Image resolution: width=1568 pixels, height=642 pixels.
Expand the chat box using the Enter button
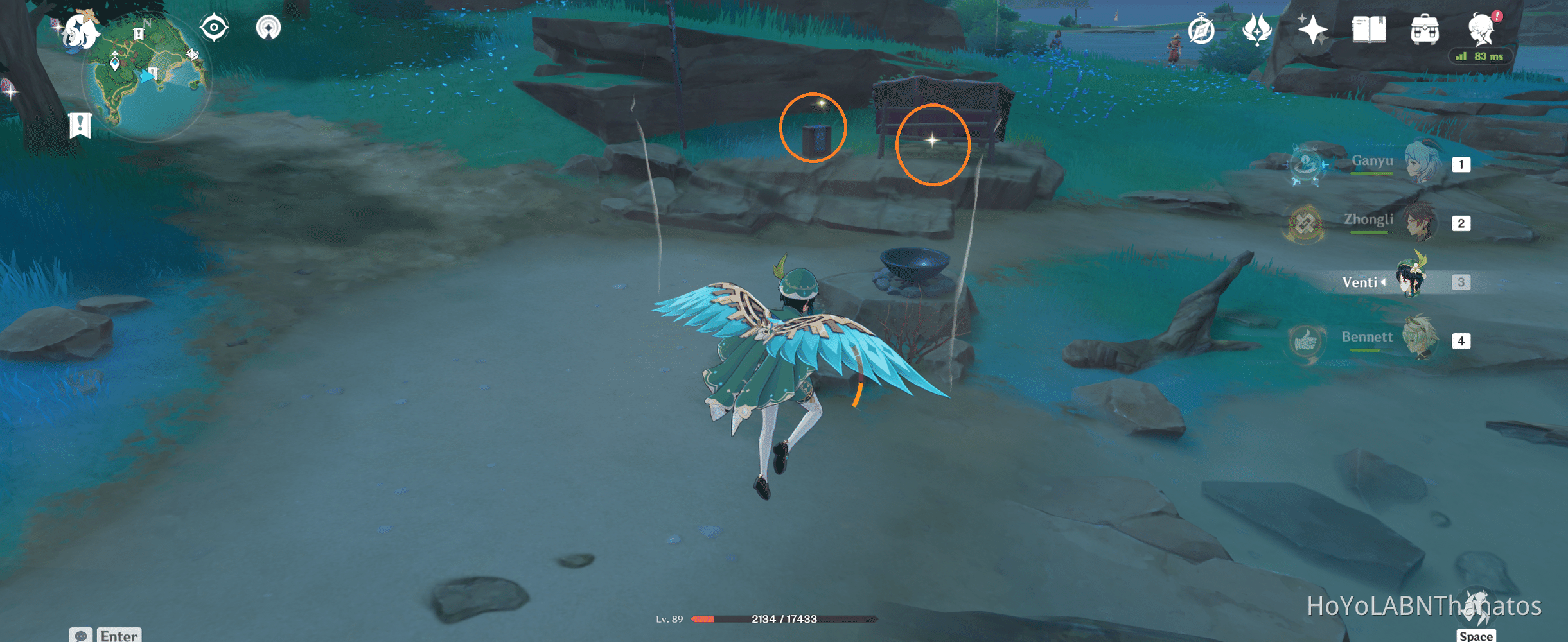tap(119, 635)
